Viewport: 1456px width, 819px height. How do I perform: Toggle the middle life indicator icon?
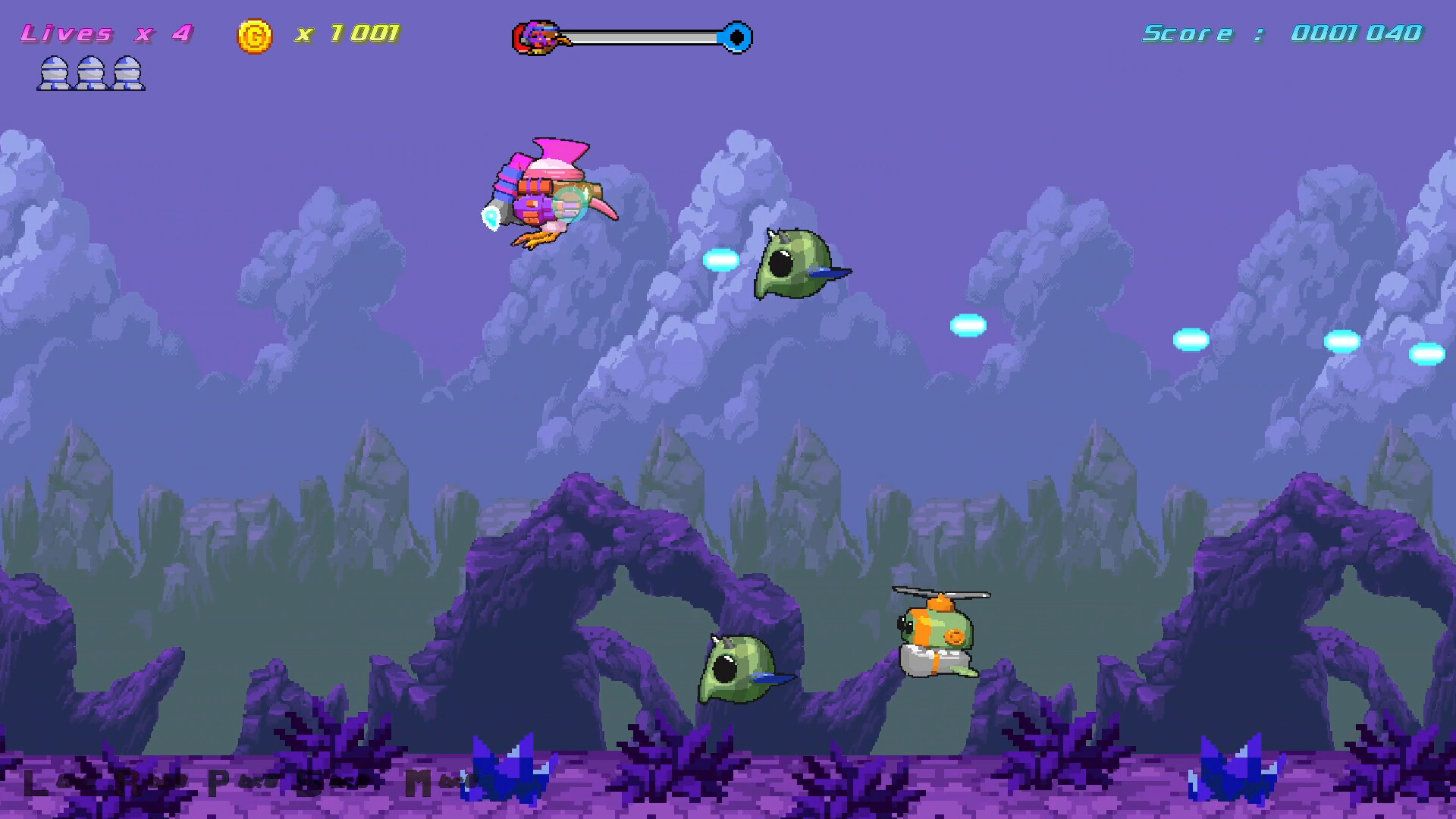90,74
